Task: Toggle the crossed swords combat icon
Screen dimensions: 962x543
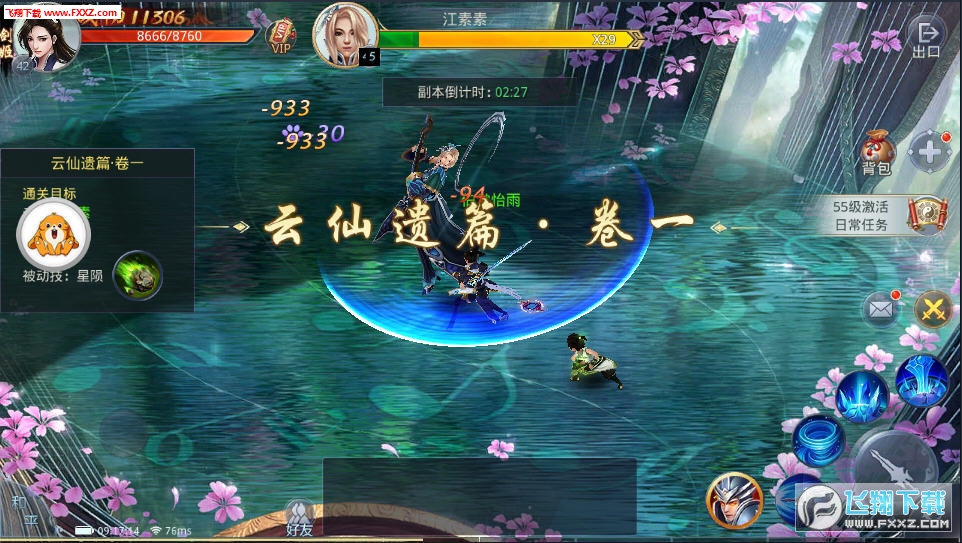Action: pos(934,310)
